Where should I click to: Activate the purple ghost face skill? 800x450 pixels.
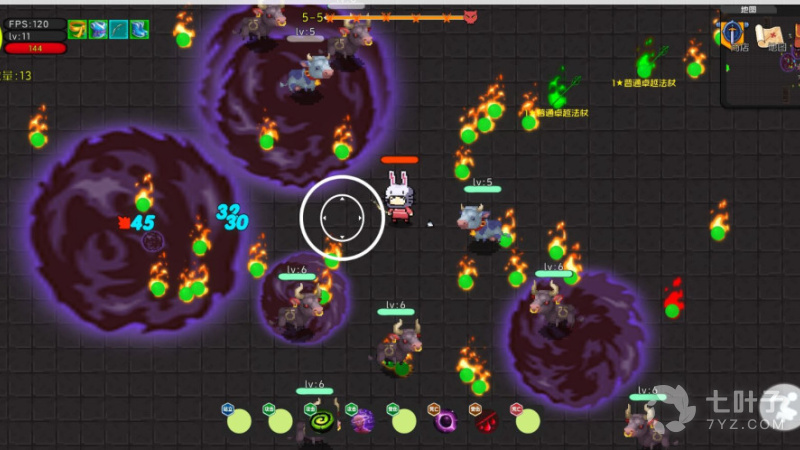pyautogui.click(x=362, y=421)
